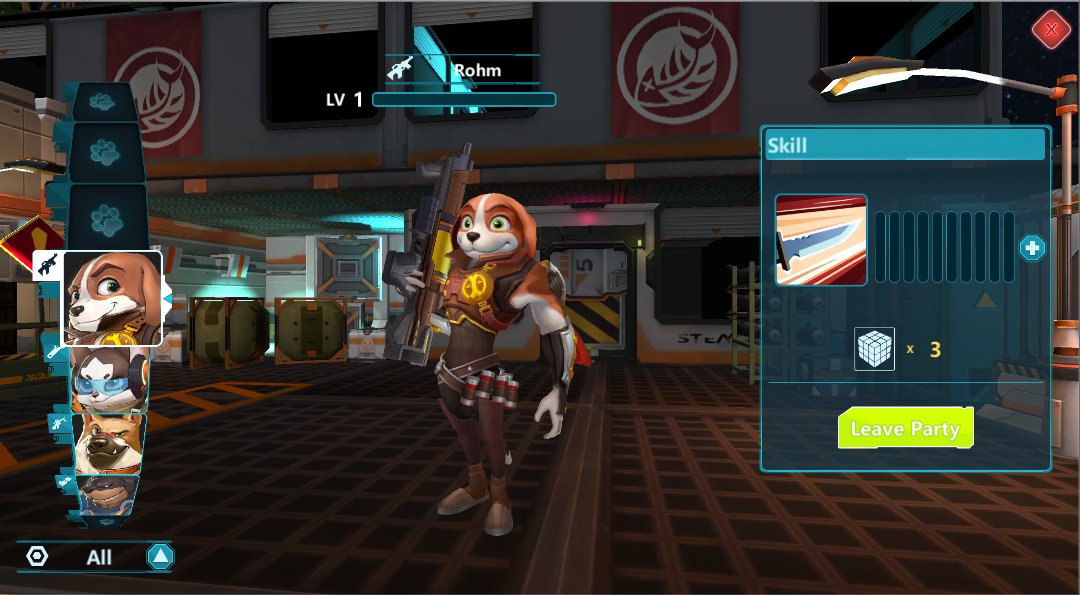Click the white cube material icon

click(x=875, y=350)
